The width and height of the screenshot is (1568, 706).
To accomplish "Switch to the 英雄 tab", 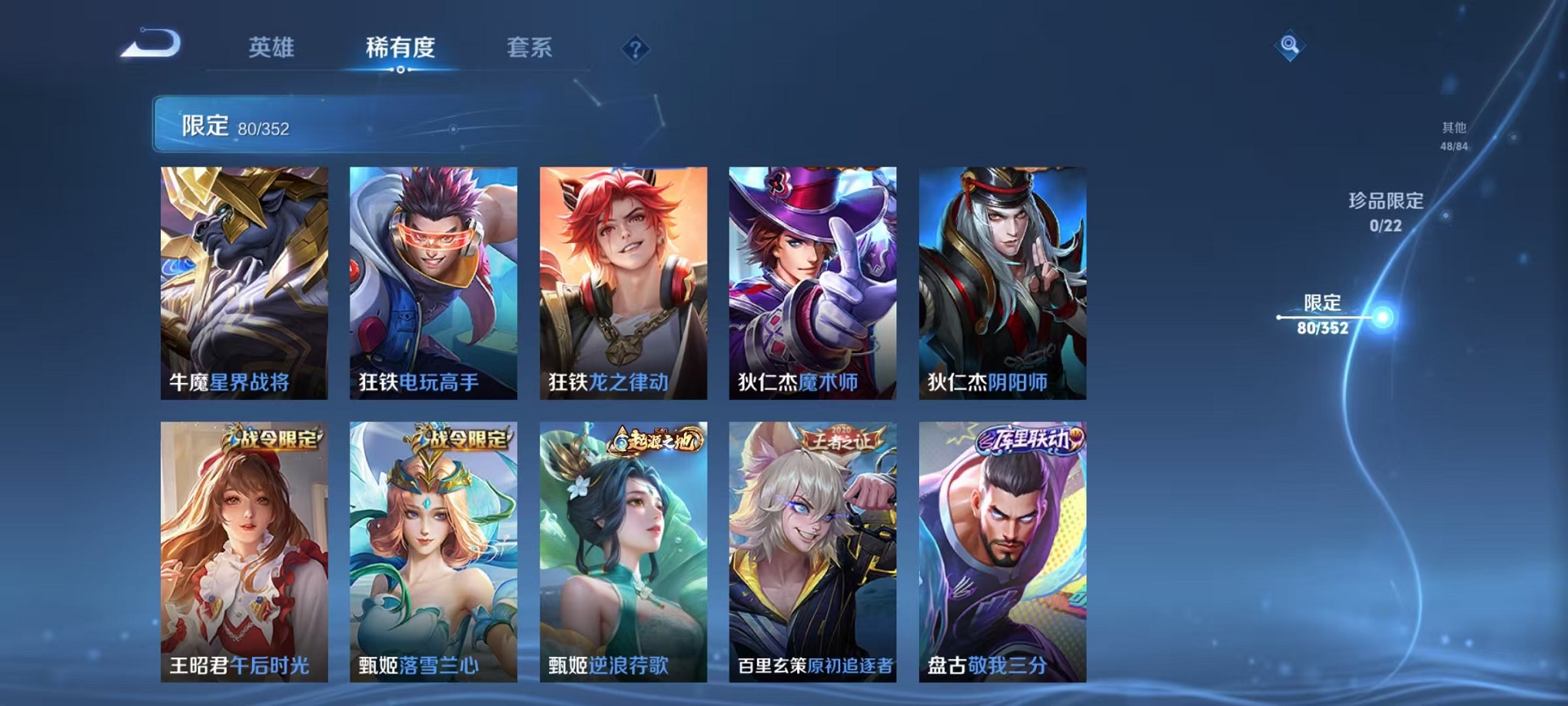I will (x=273, y=48).
